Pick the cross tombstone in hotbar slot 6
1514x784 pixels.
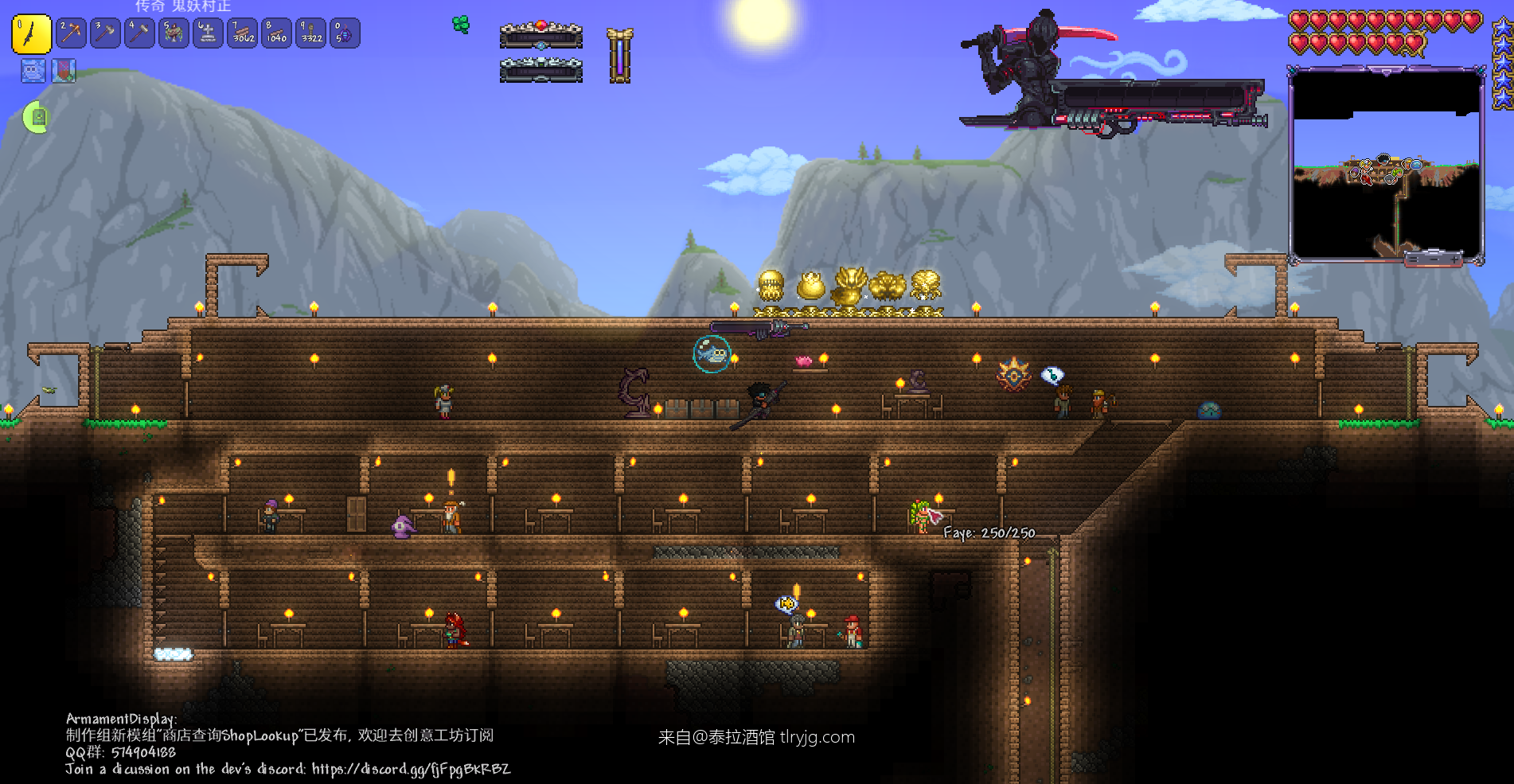tap(208, 33)
